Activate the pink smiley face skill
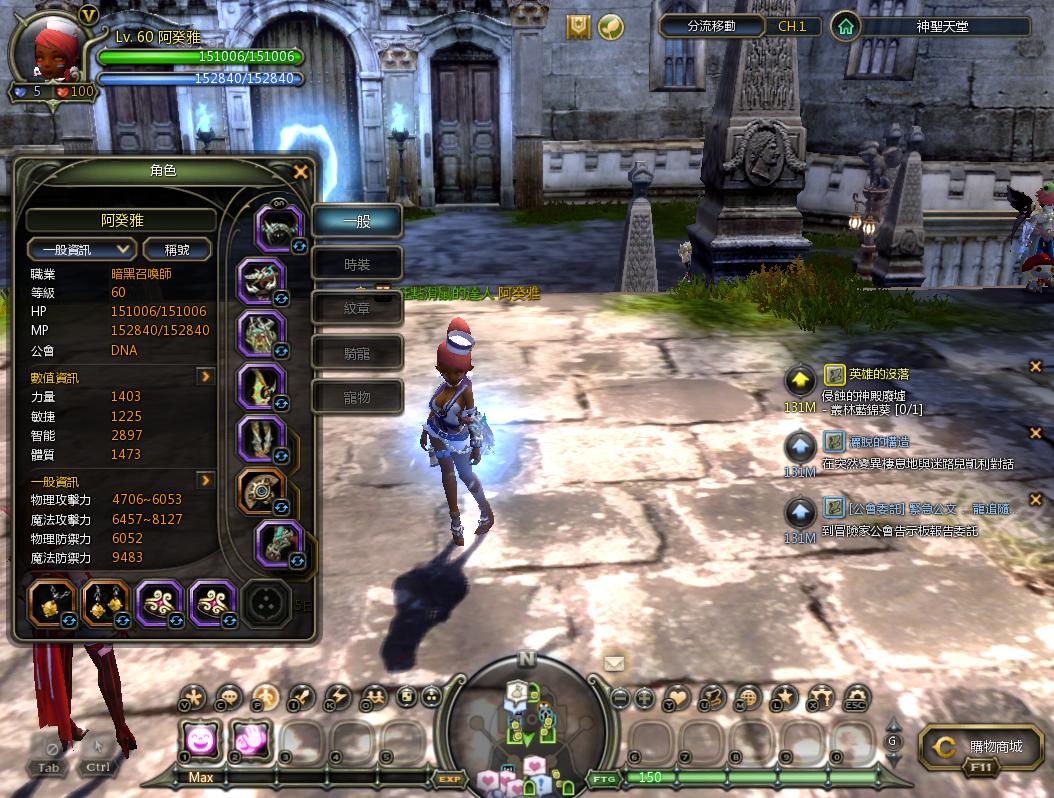The height and width of the screenshot is (798, 1054). click(201, 741)
